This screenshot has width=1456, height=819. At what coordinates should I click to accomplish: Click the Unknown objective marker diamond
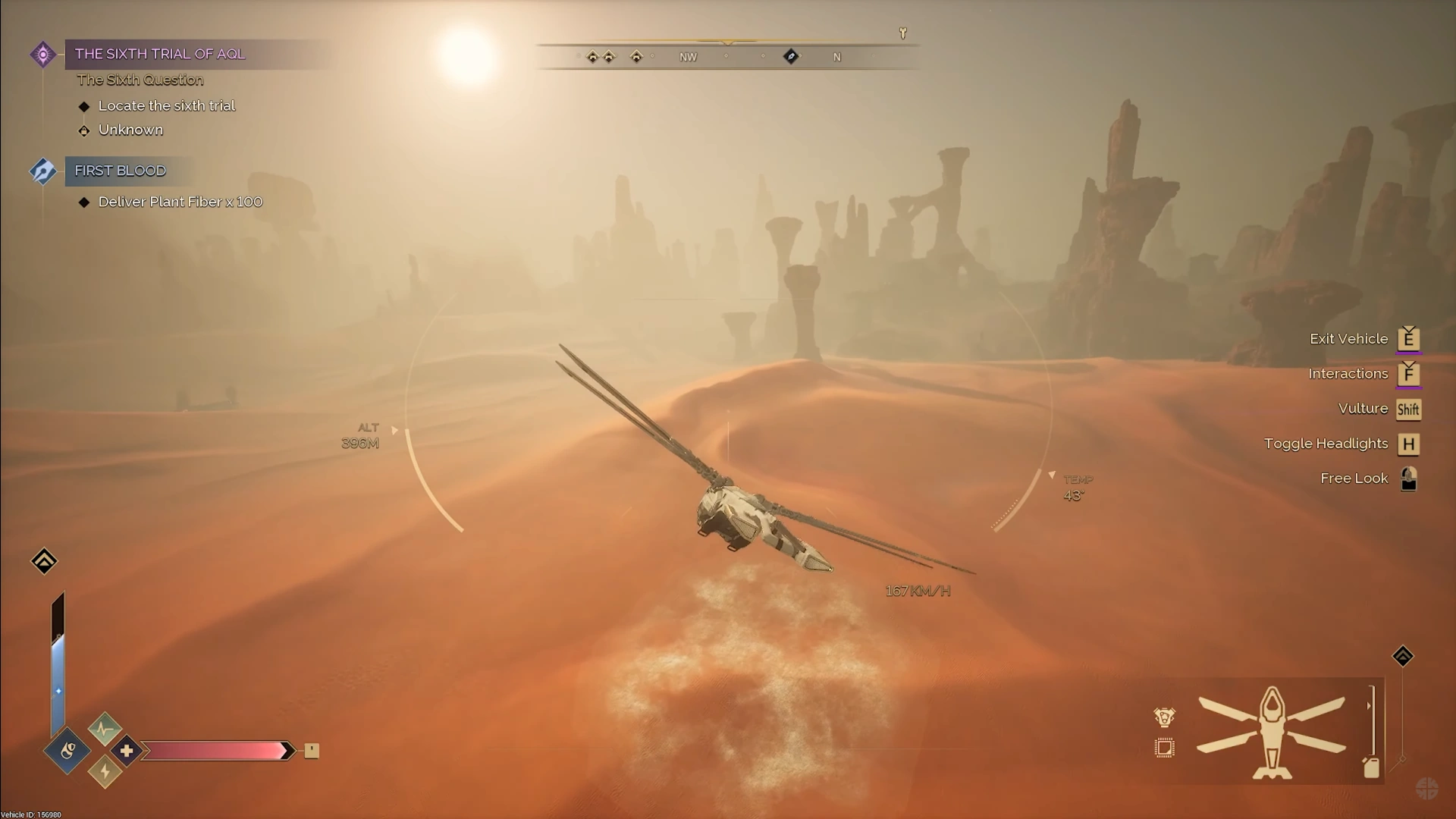83,130
